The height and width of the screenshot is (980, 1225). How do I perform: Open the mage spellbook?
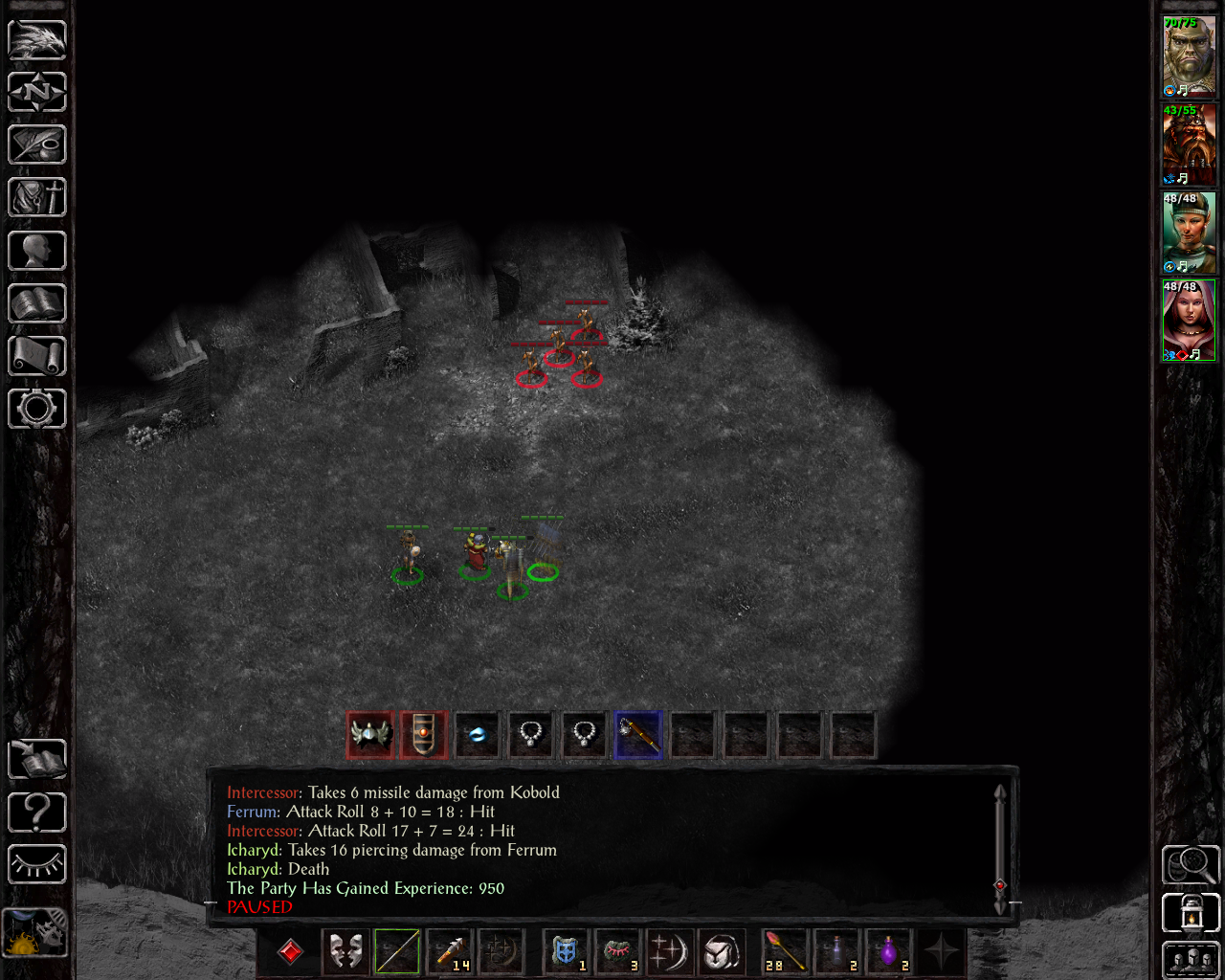coord(36,303)
